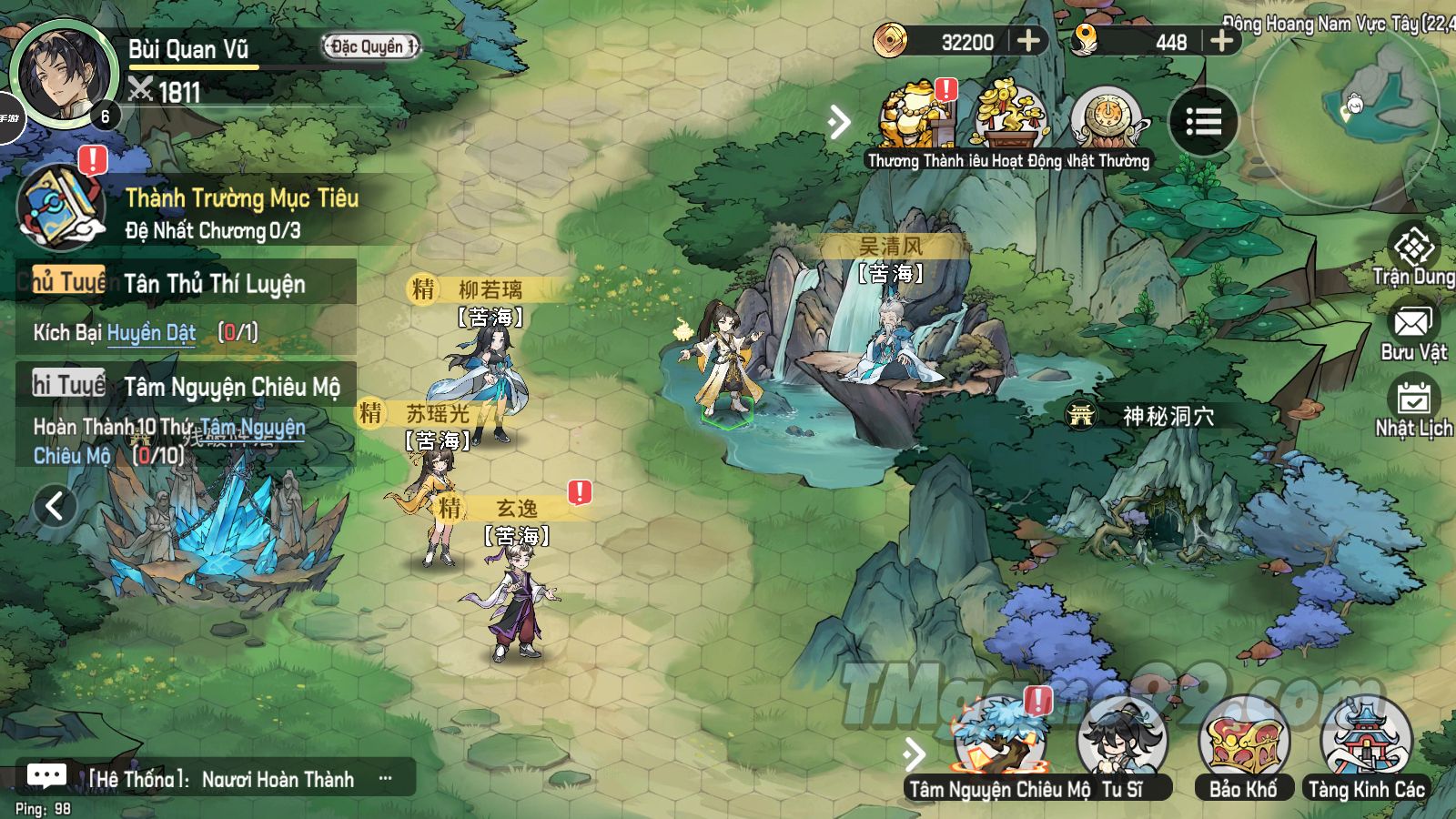
Task: Check the Bưu Vật mailbox
Action: pos(1412,329)
